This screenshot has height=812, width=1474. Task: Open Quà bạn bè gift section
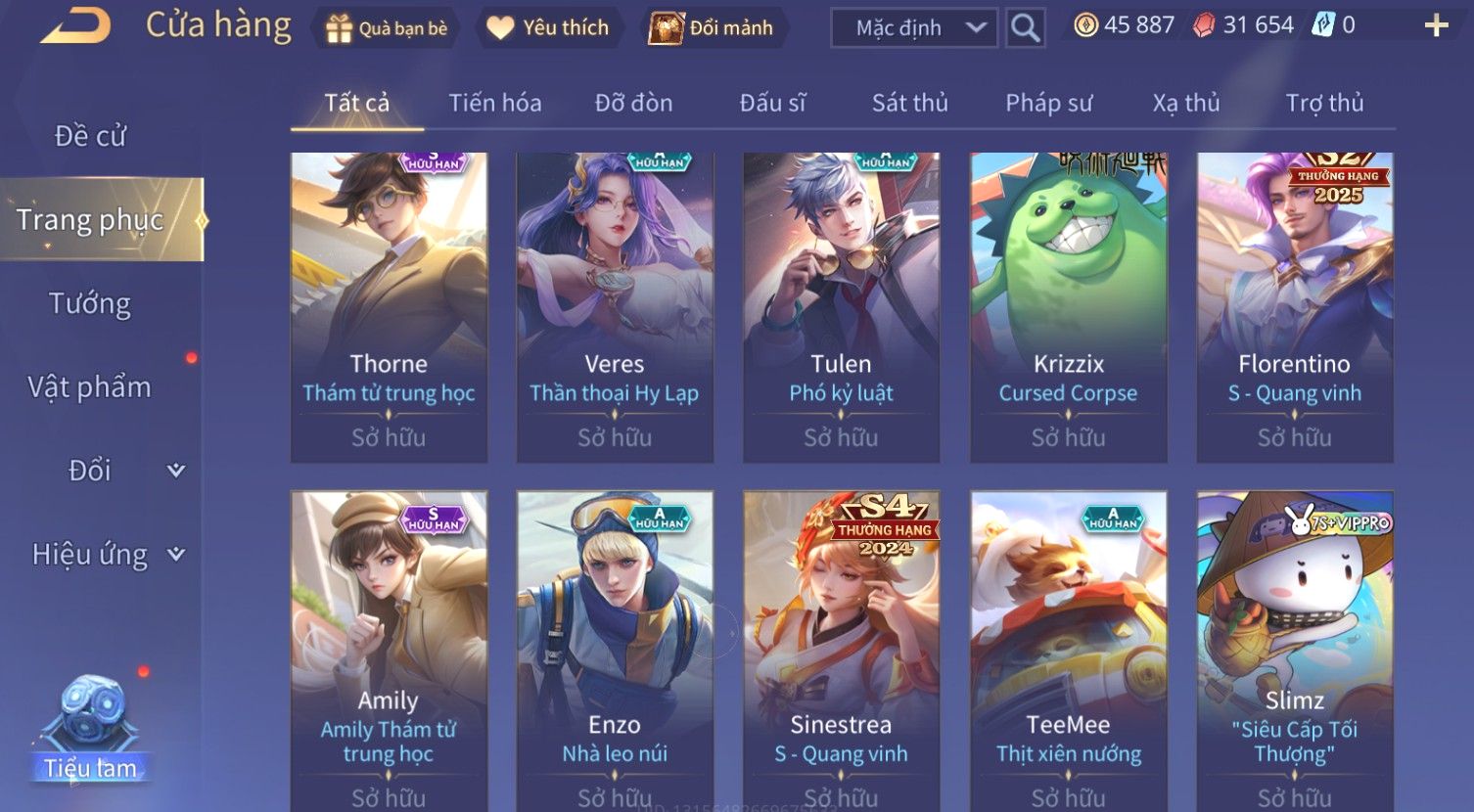pyautogui.click(x=387, y=28)
